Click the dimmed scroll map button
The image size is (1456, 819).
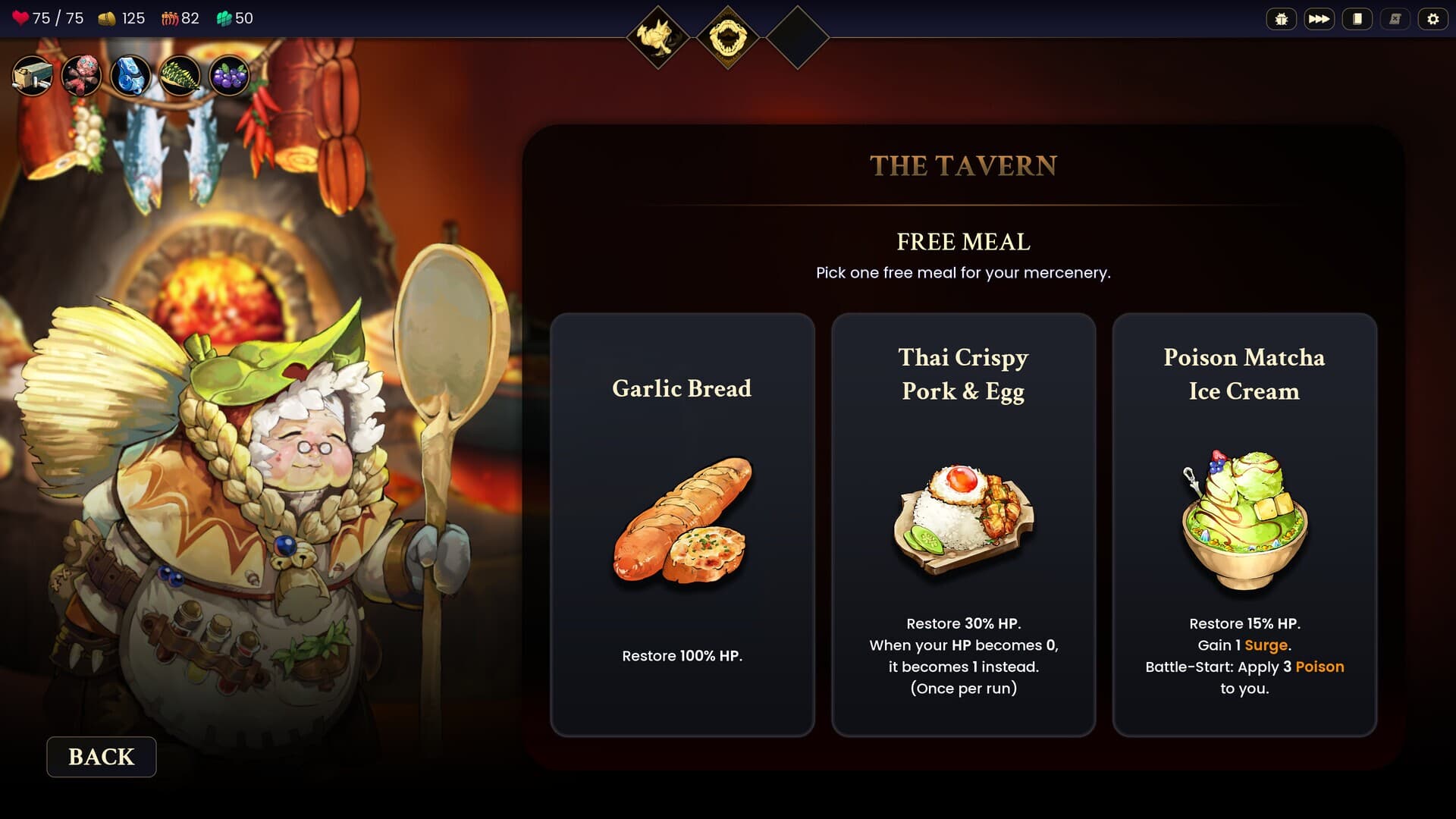click(x=1395, y=19)
